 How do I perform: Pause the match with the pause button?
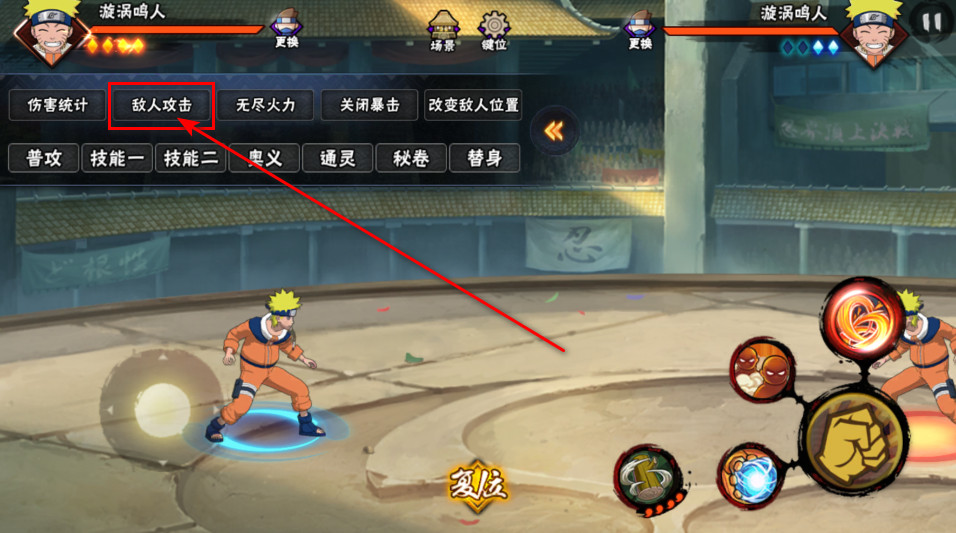[x=932, y=21]
